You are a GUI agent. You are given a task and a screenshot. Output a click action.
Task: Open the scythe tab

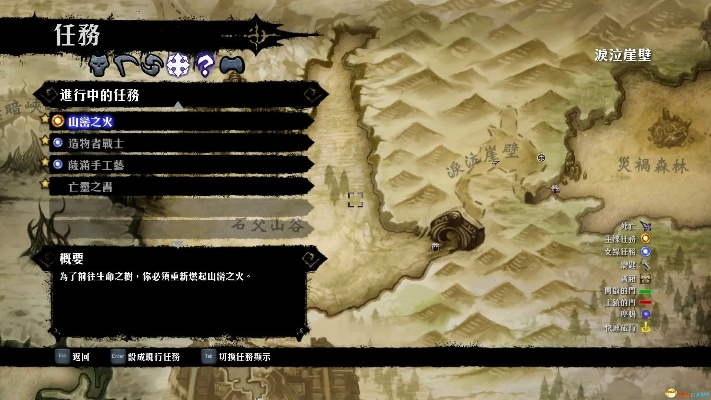click(x=126, y=65)
